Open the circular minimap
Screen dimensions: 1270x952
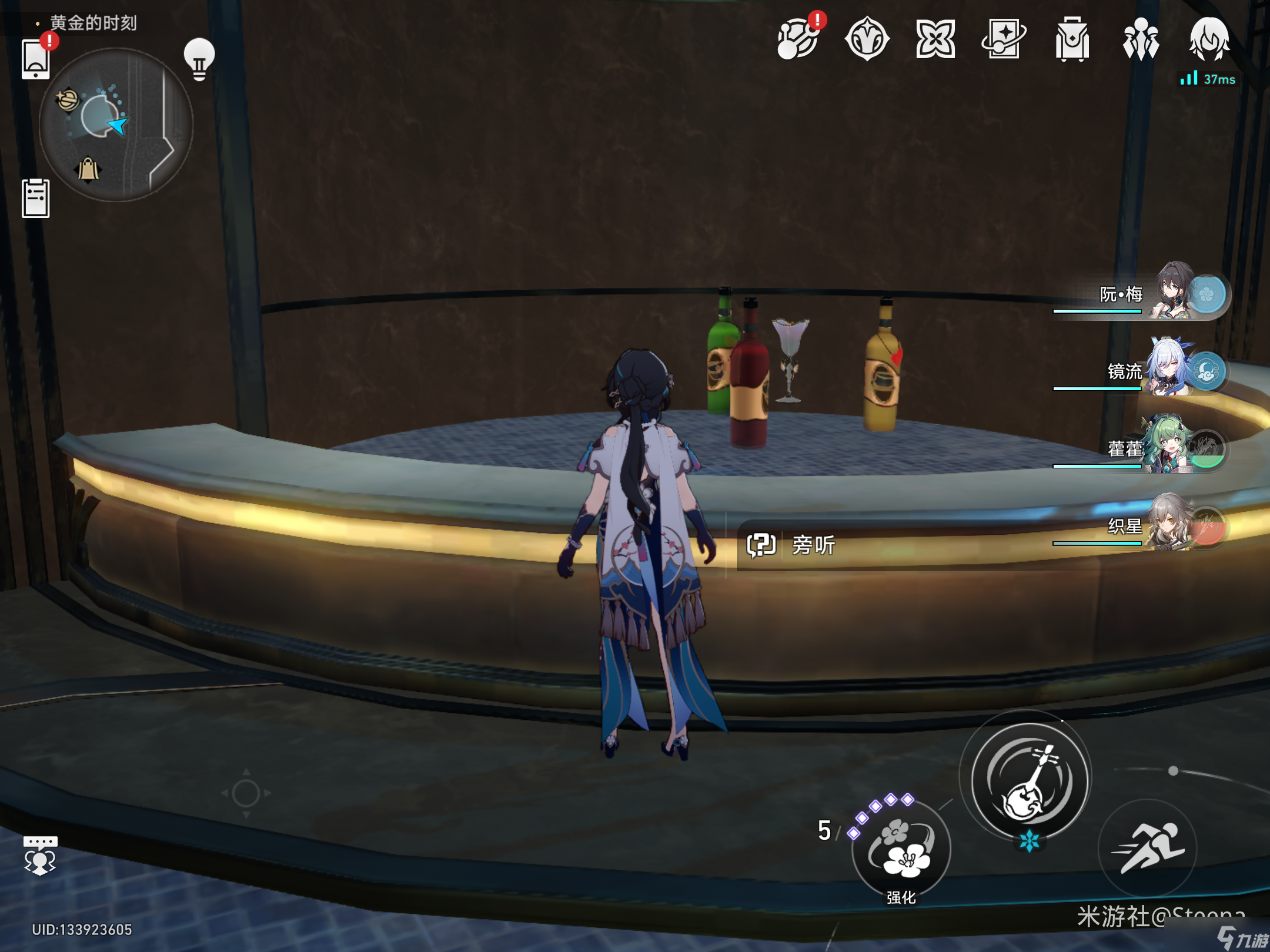(x=116, y=125)
